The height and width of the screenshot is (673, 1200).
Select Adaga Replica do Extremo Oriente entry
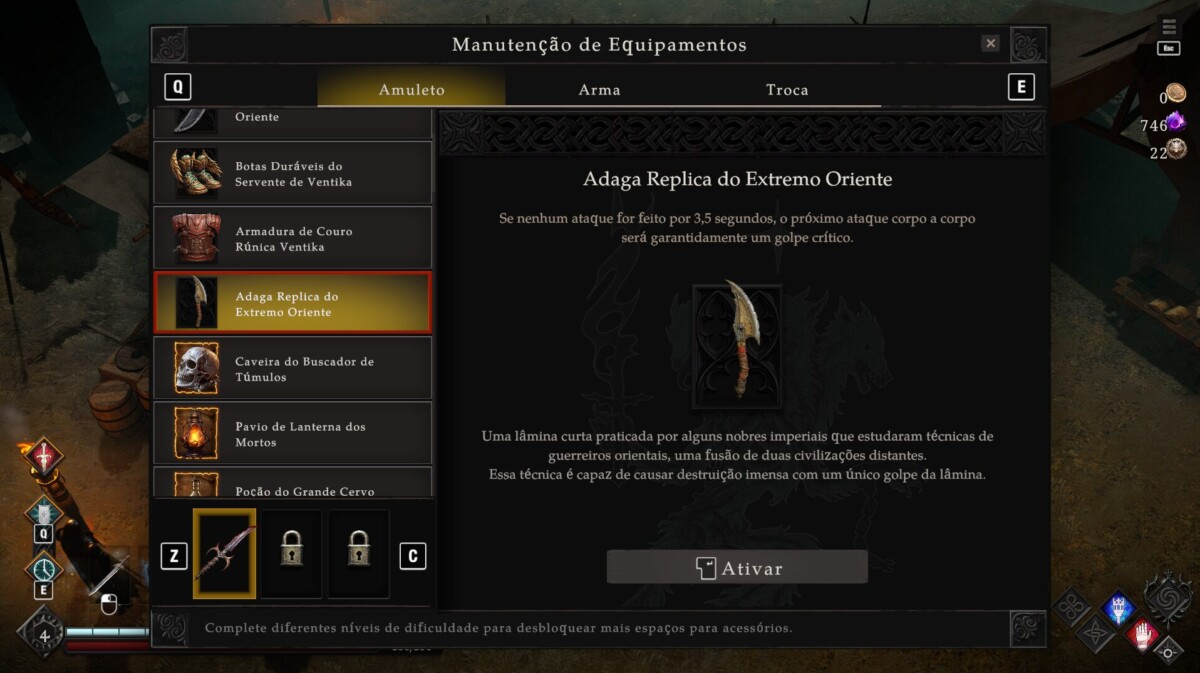292,304
